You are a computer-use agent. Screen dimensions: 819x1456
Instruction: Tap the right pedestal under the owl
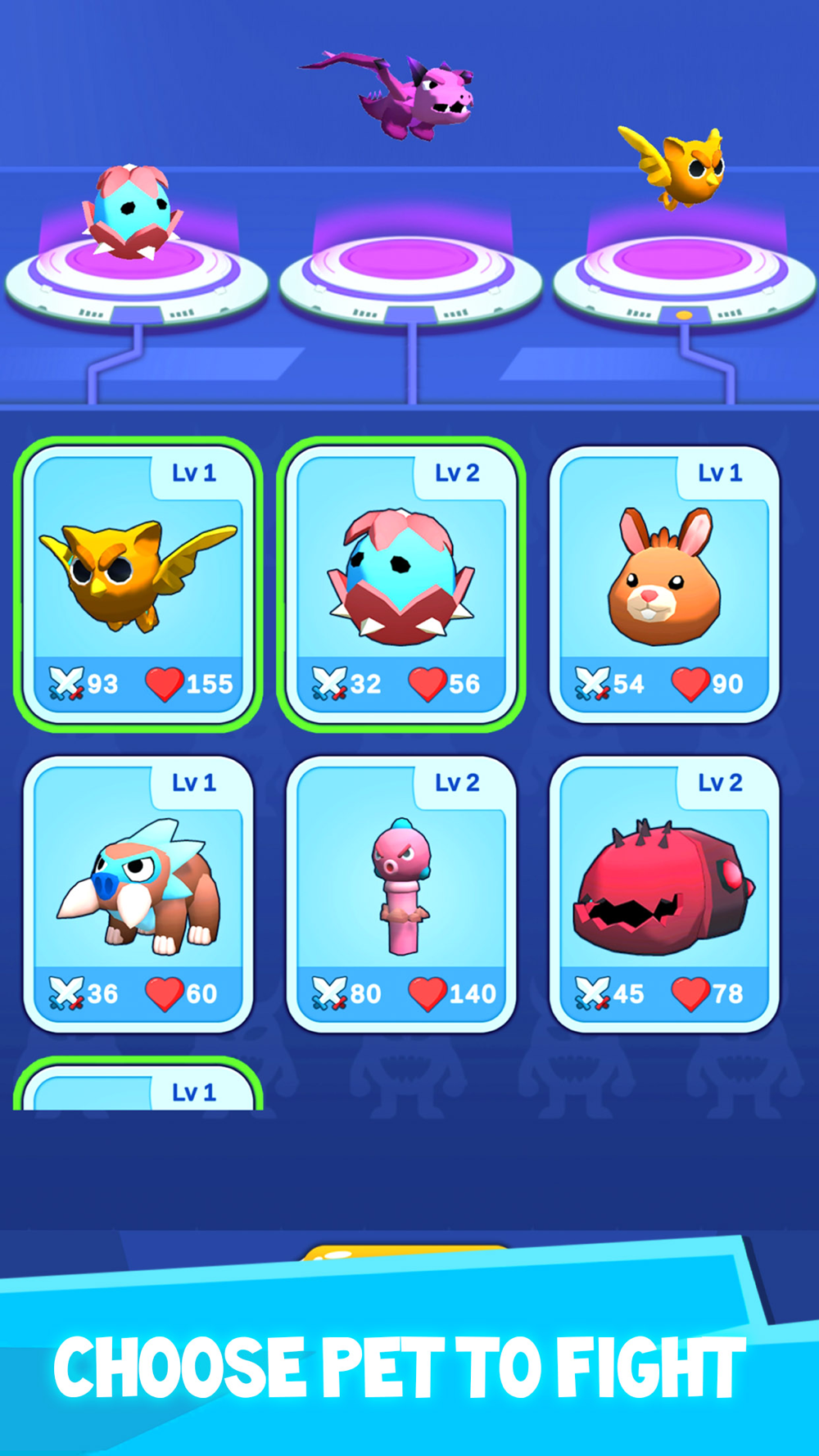pyautogui.click(x=684, y=270)
